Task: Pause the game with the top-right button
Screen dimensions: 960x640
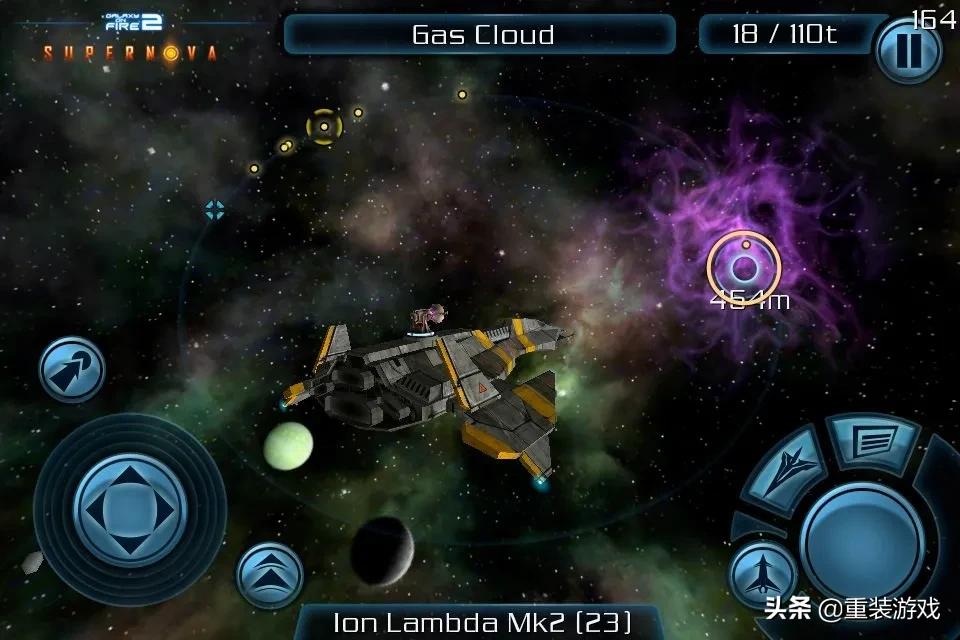Action: point(908,51)
